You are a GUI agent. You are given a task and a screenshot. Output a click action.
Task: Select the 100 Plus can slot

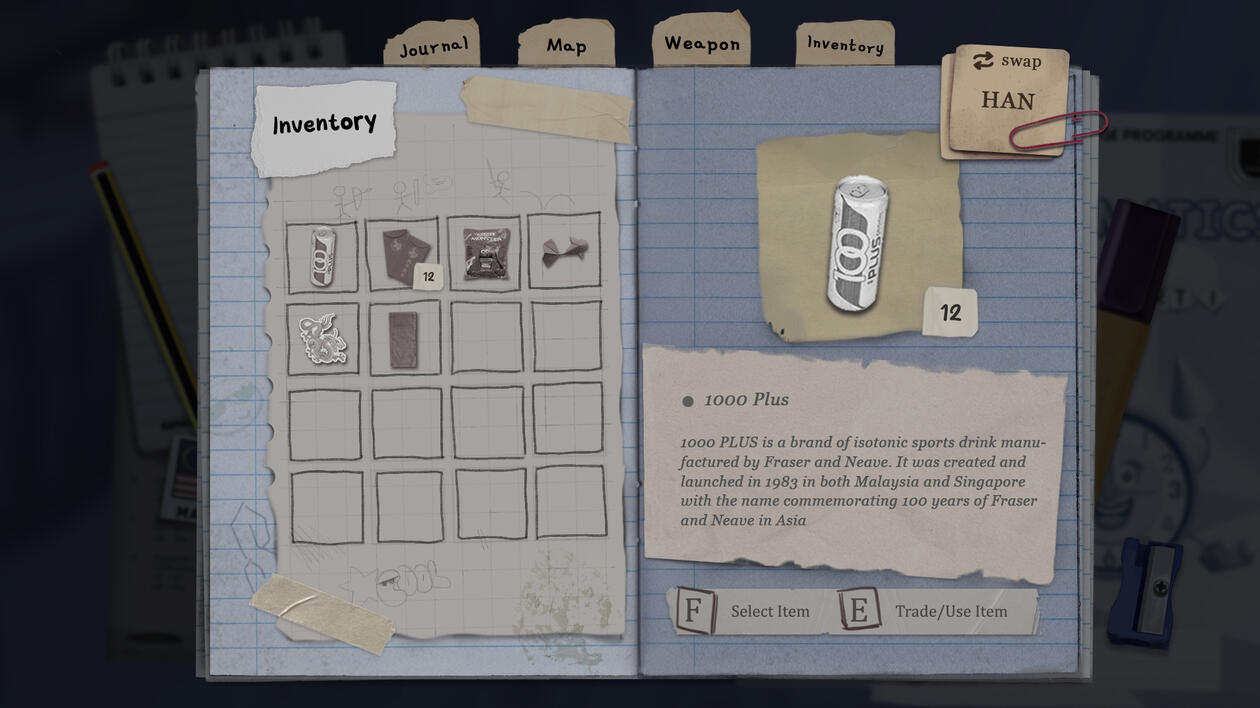[322, 257]
